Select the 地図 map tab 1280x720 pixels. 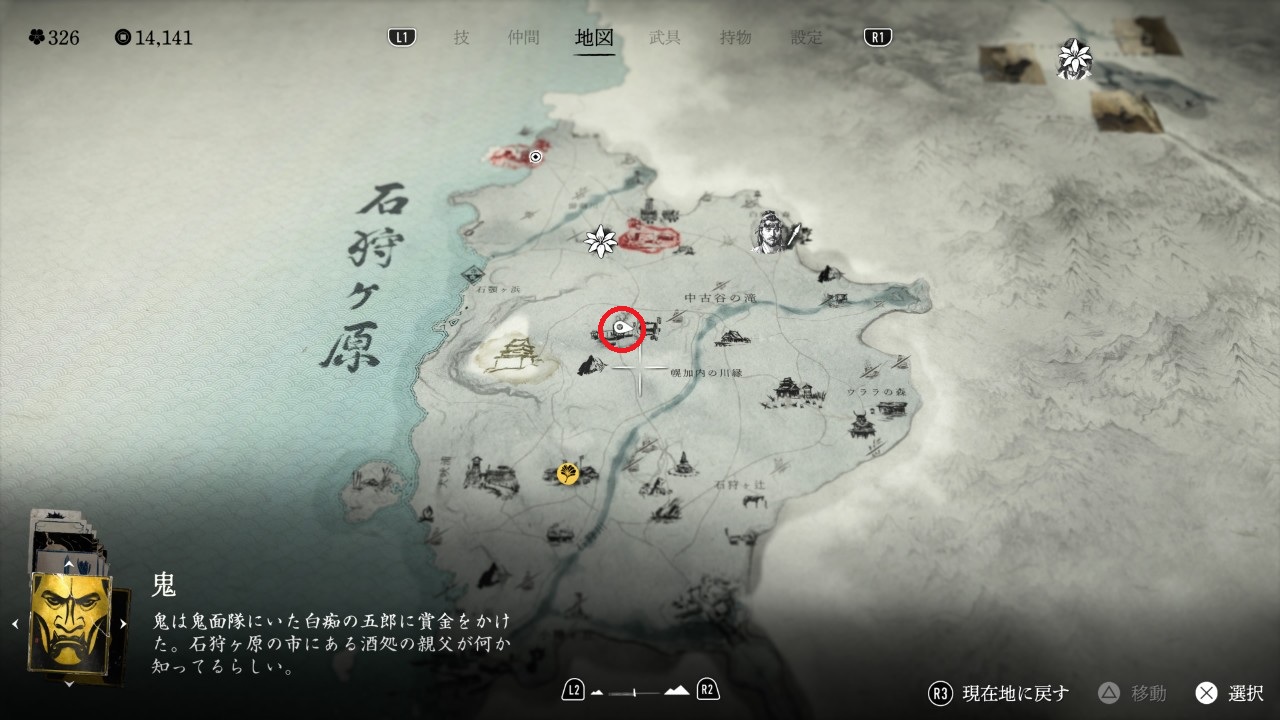click(x=594, y=38)
